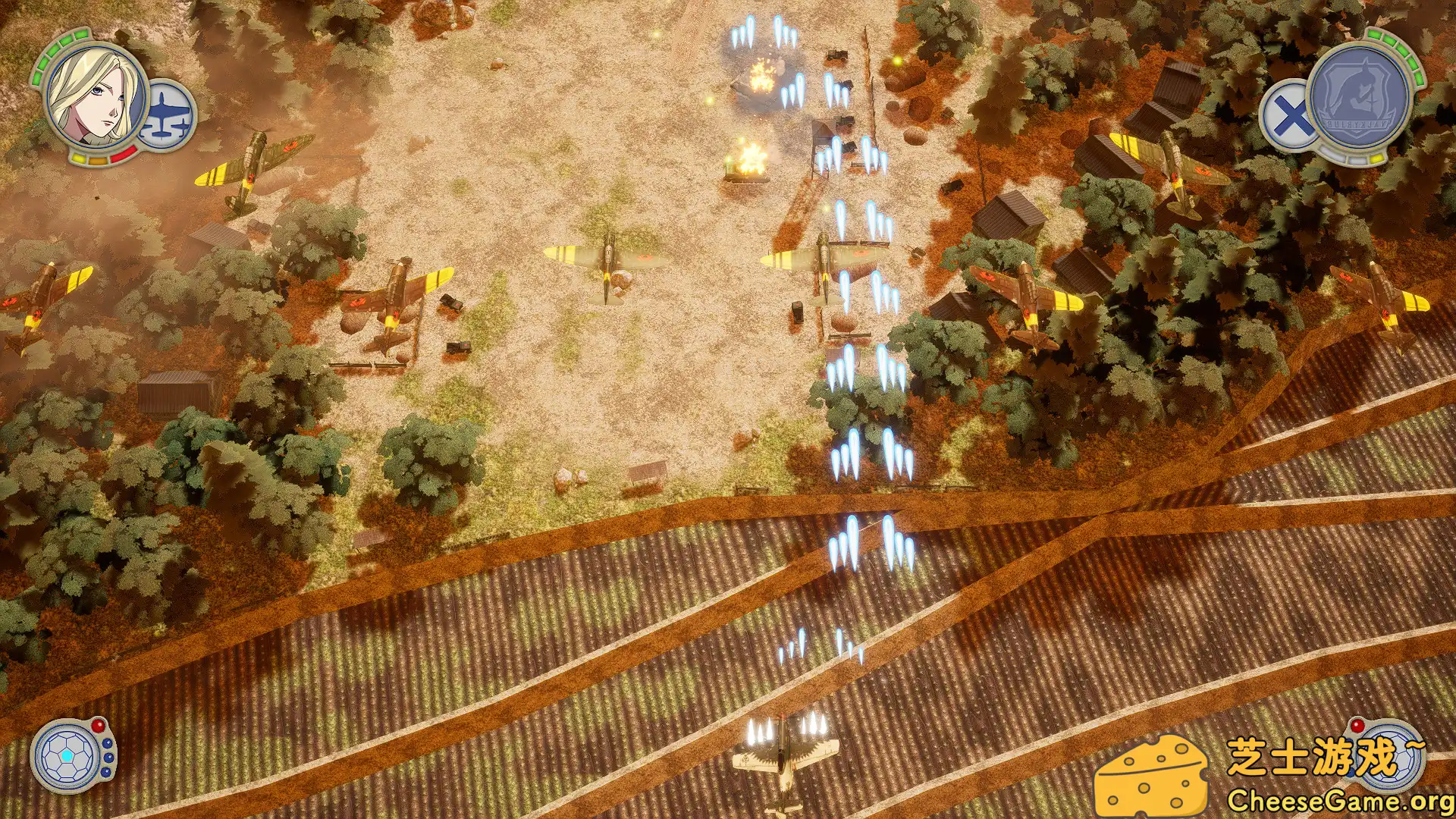The image size is (1456, 819).
Task: Expand the glowing cyan core of the radar
Action: click(67, 756)
